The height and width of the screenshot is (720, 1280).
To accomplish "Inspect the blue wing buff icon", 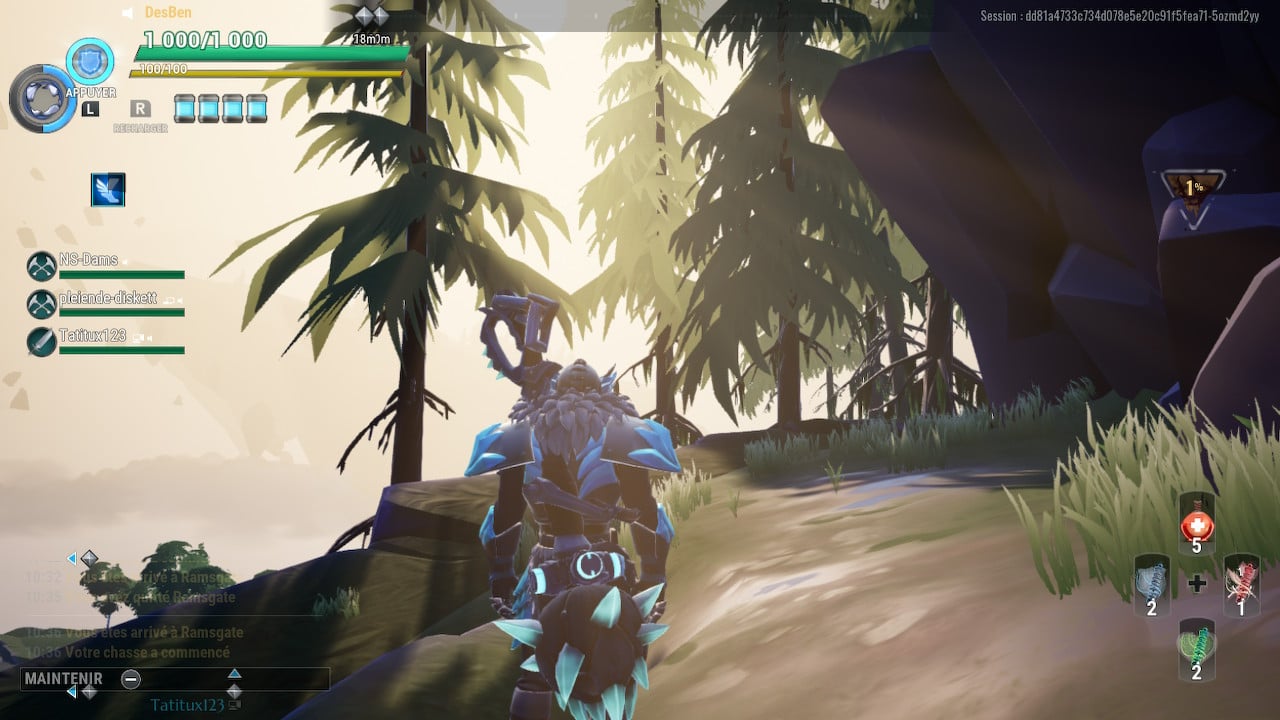I will coord(108,189).
